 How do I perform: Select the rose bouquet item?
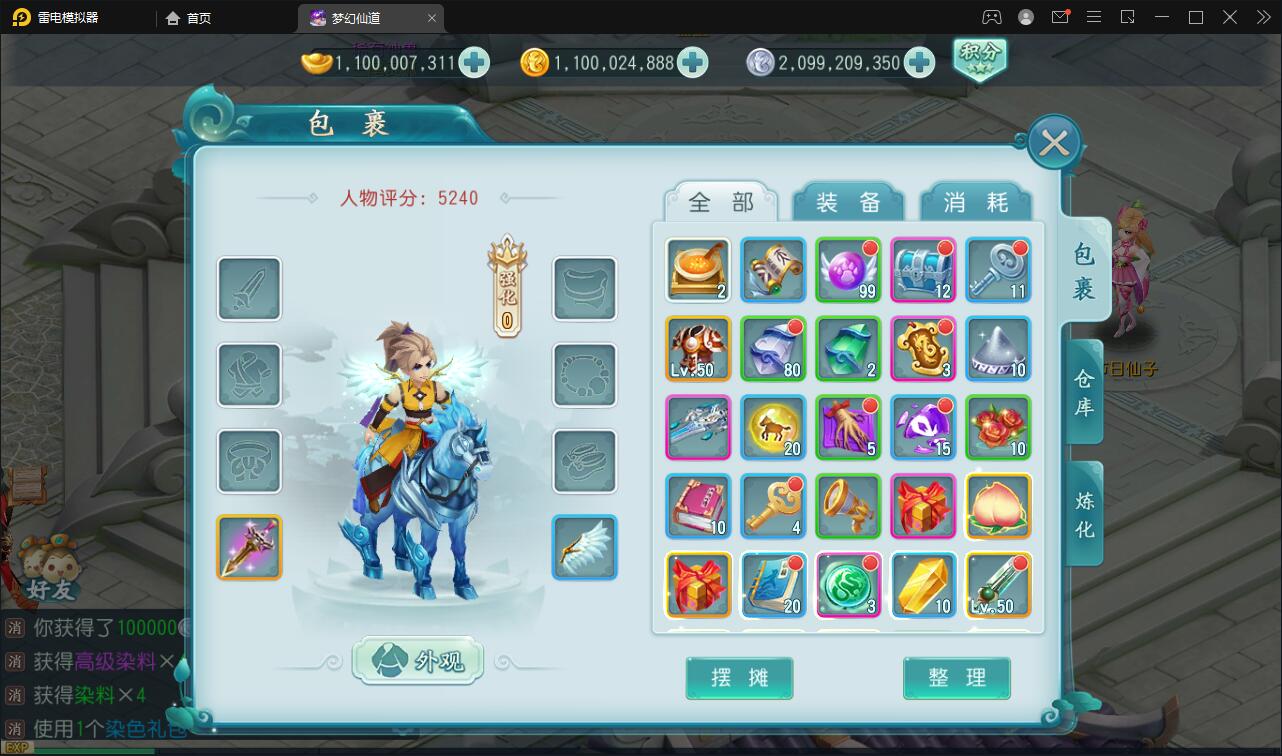(997, 427)
